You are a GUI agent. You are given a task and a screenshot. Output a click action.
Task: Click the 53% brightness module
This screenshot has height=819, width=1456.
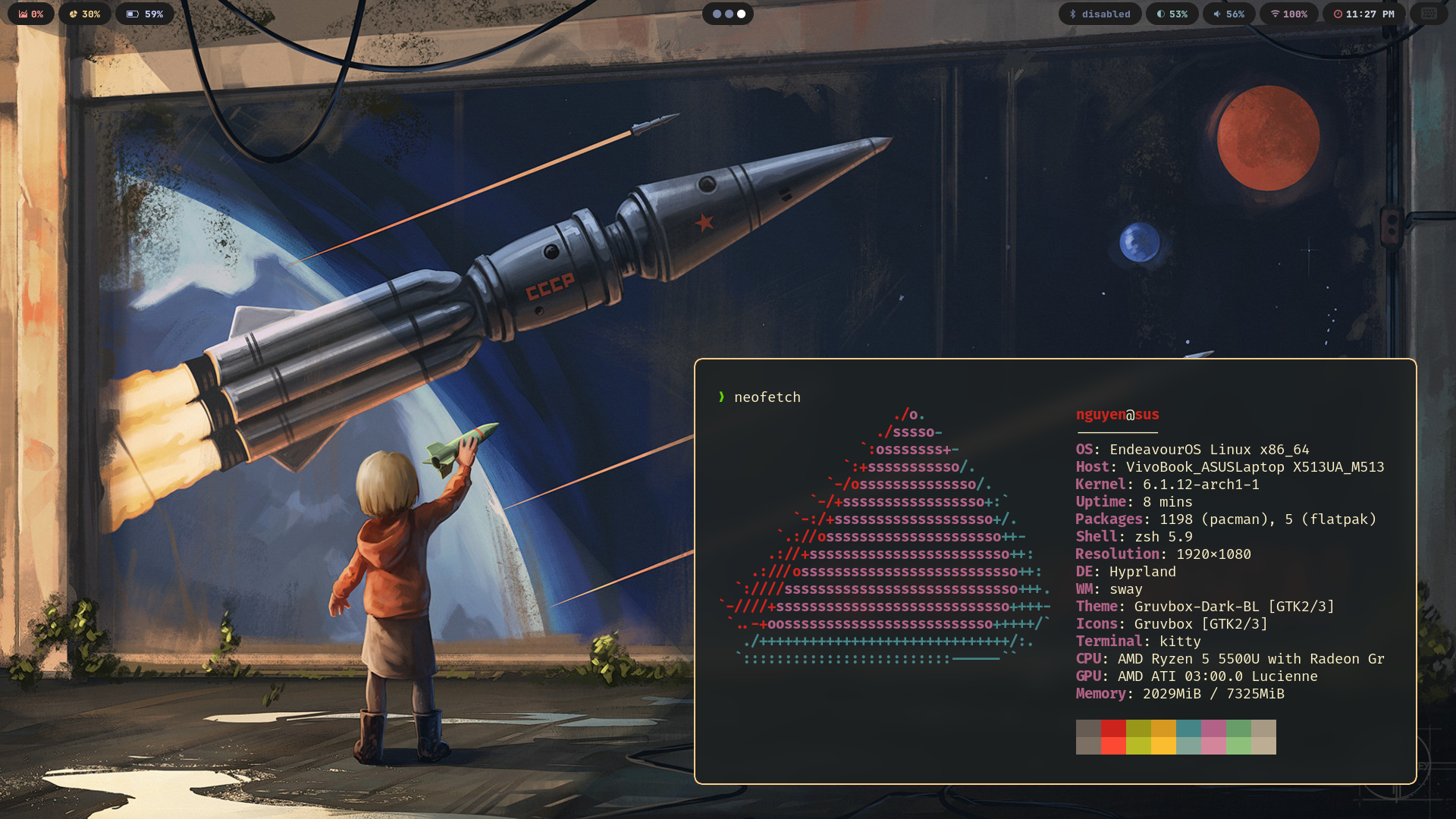[x=1172, y=14]
